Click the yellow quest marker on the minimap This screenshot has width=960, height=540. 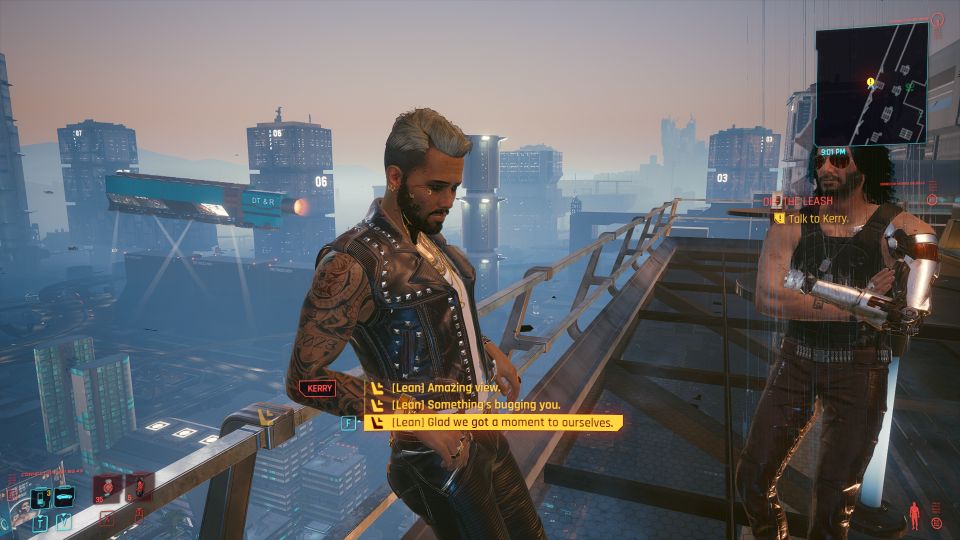click(871, 82)
